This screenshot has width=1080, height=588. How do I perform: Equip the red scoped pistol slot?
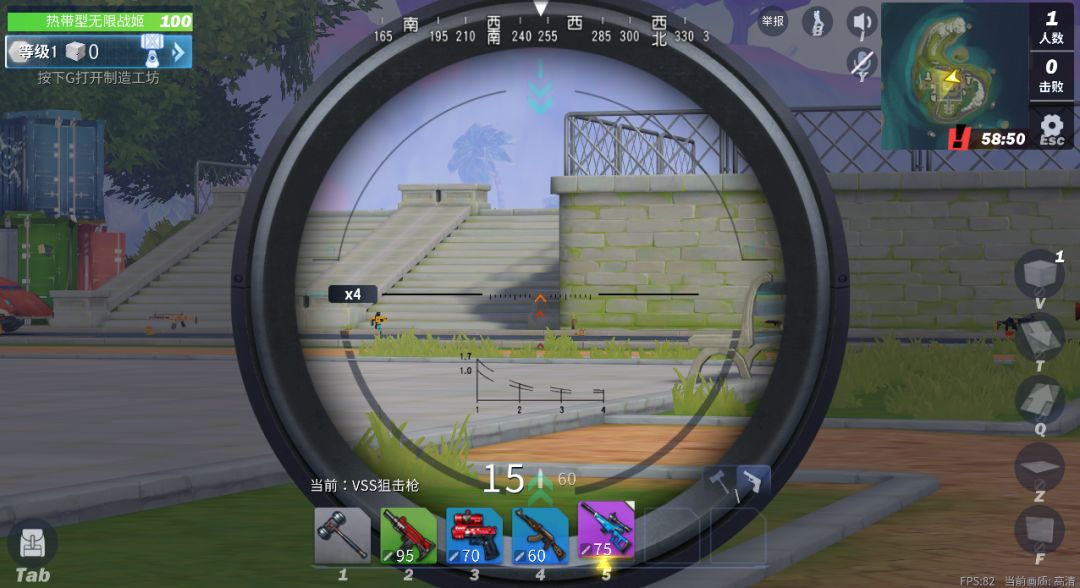click(474, 535)
